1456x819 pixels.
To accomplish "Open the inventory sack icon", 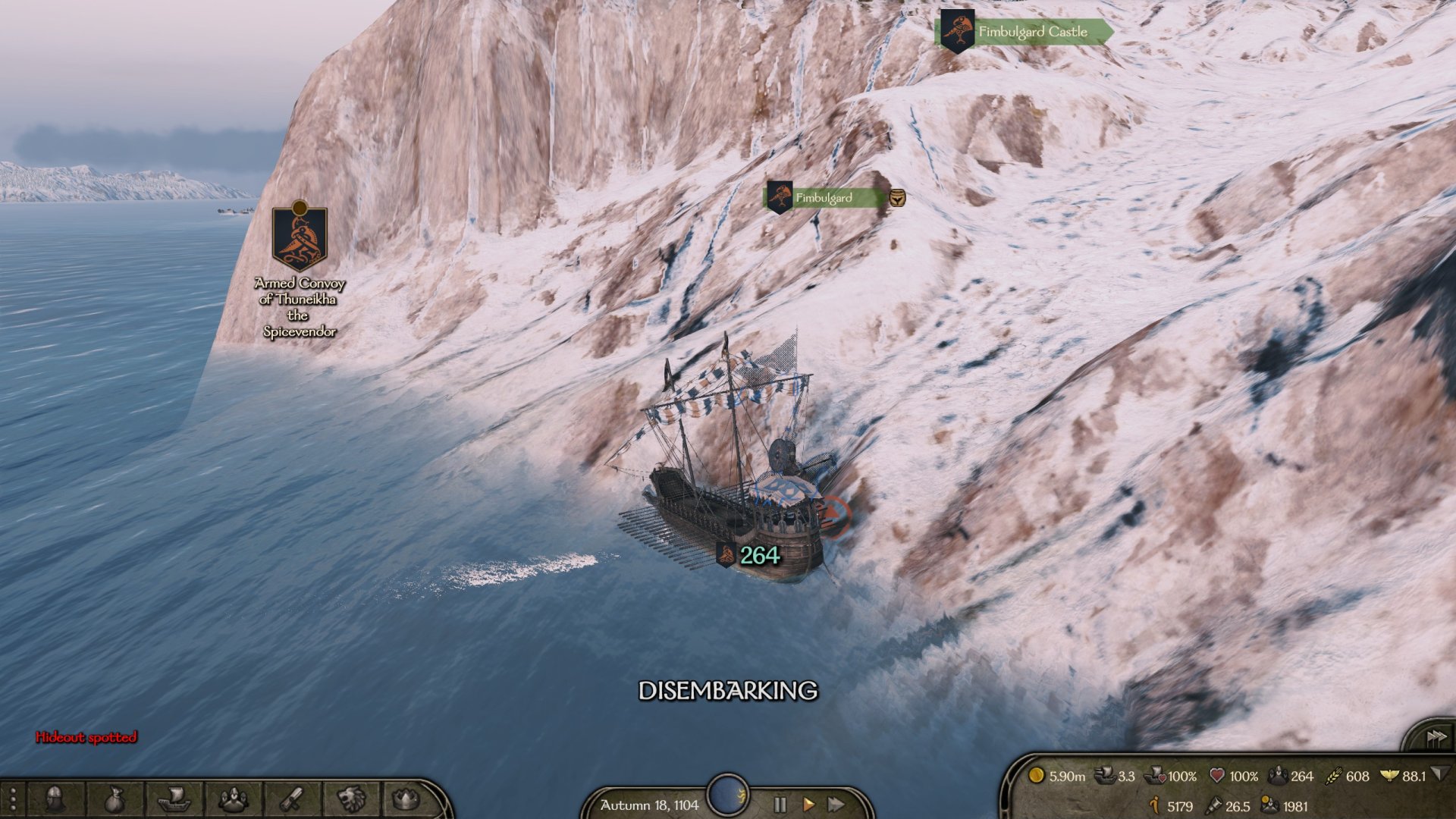I will [114, 799].
